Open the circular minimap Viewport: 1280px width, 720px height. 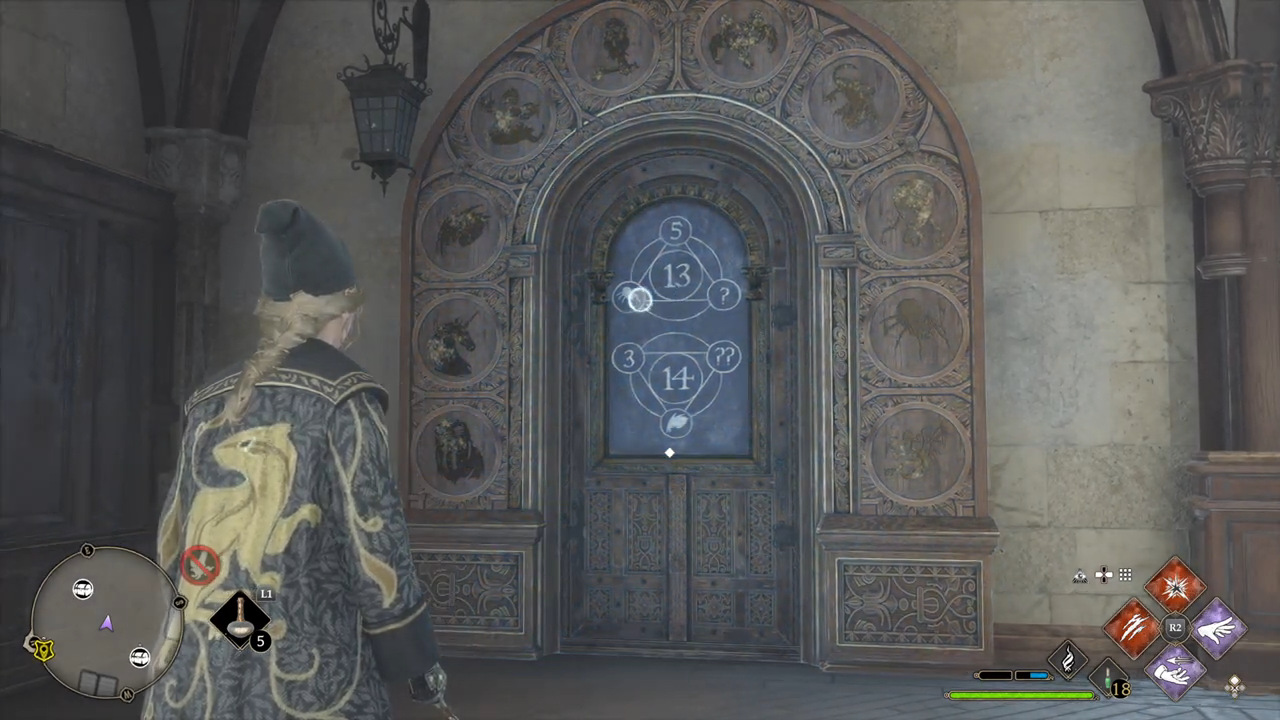106,622
